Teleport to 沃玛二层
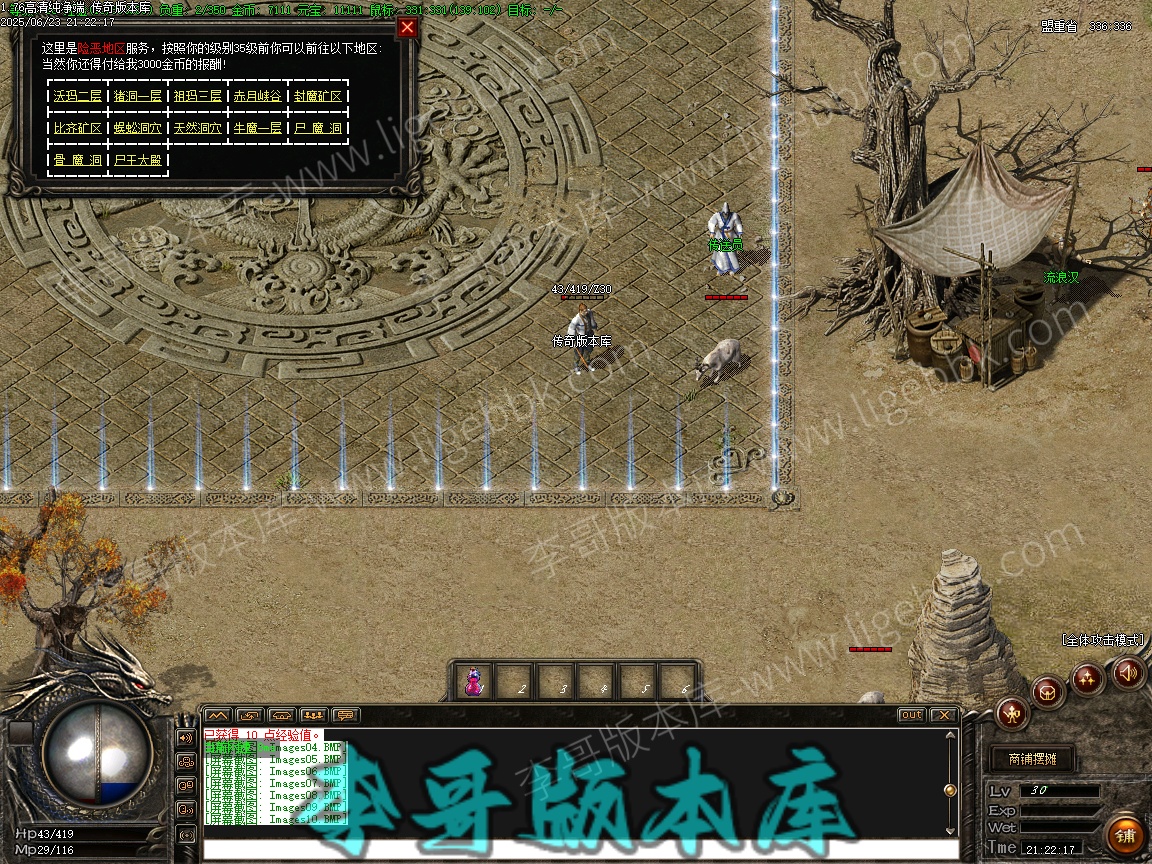The width and height of the screenshot is (1152, 864). pyautogui.click(x=78, y=96)
